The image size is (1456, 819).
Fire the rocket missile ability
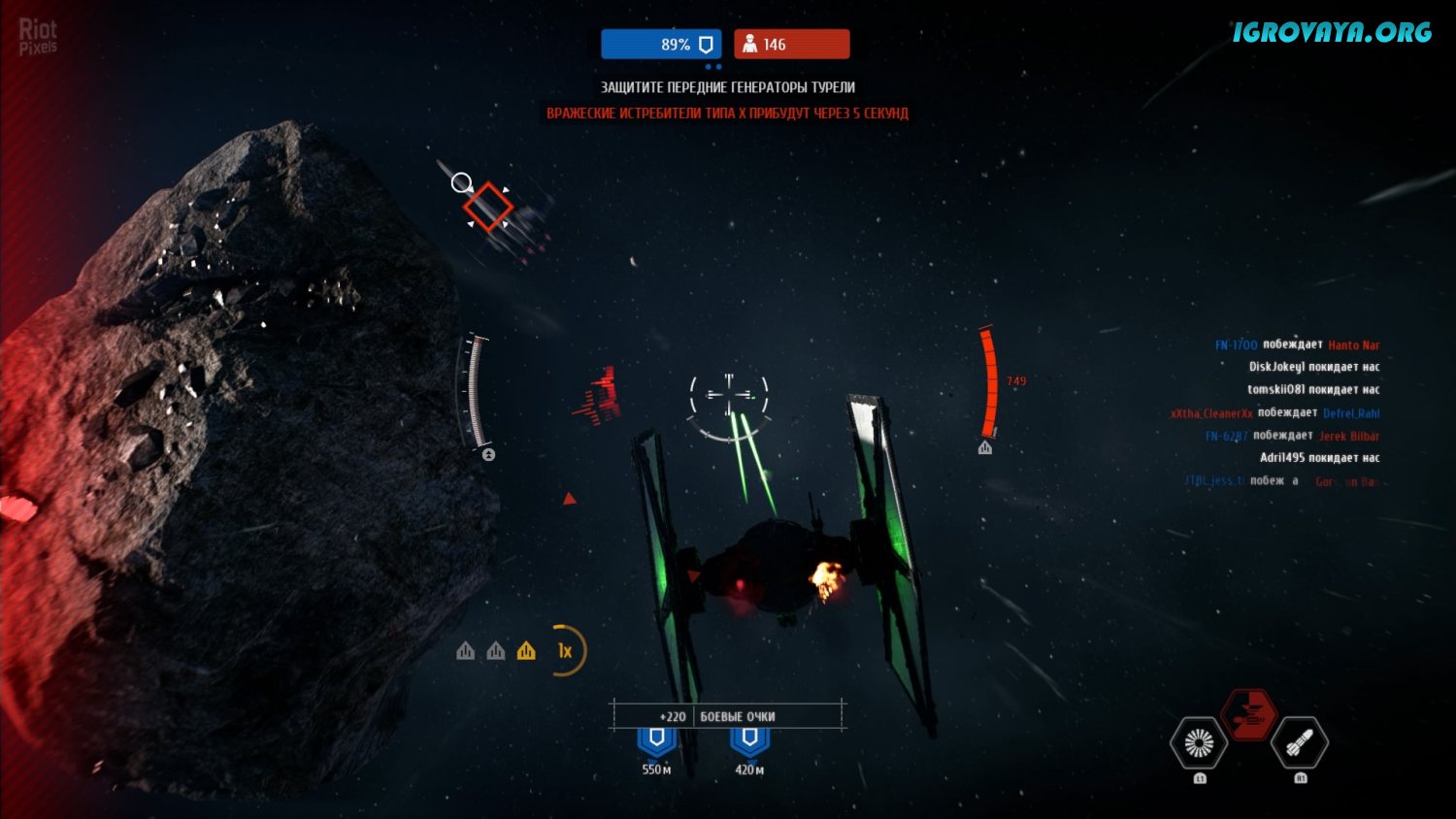(x=1300, y=743)
